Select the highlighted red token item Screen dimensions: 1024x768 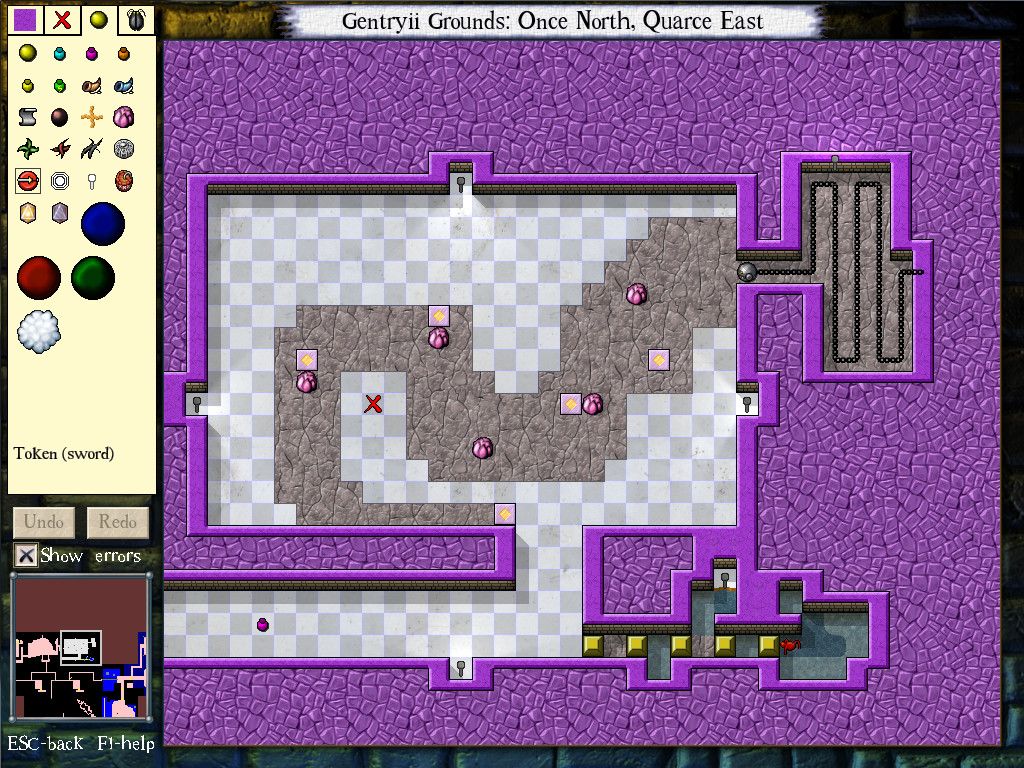tap(28, 181)
